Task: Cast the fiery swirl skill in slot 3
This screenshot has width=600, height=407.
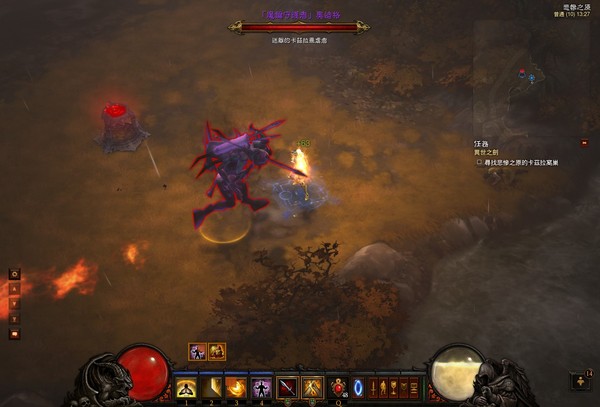Action: [236, 386]
